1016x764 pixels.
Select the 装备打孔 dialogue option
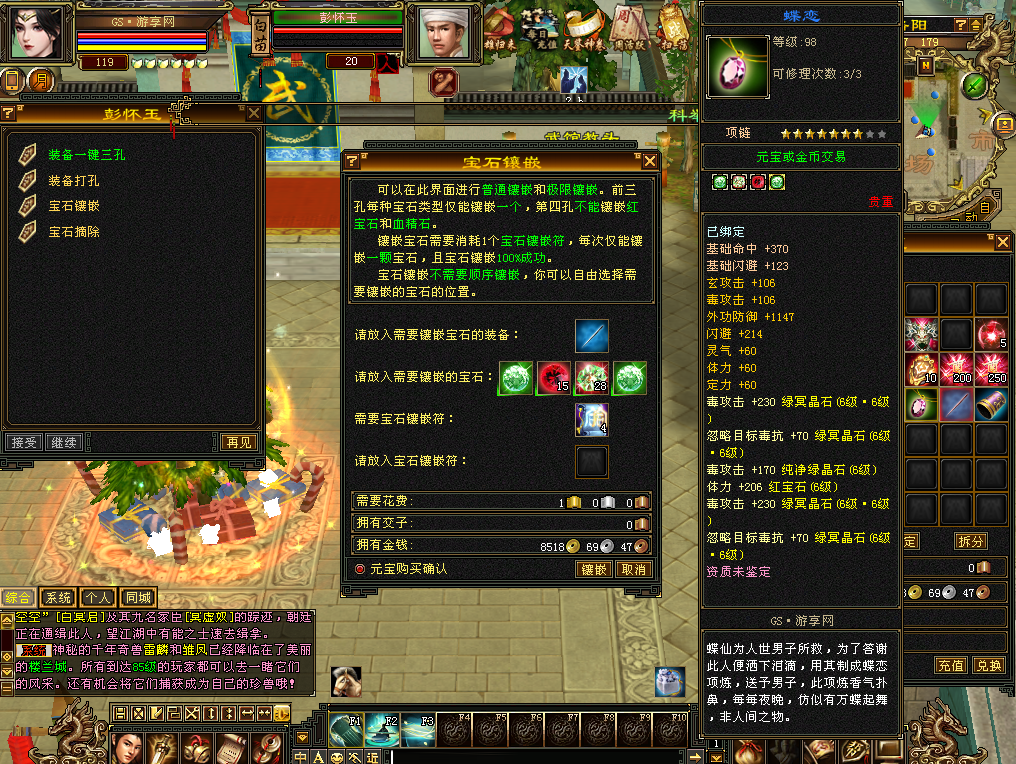[74, 181]
